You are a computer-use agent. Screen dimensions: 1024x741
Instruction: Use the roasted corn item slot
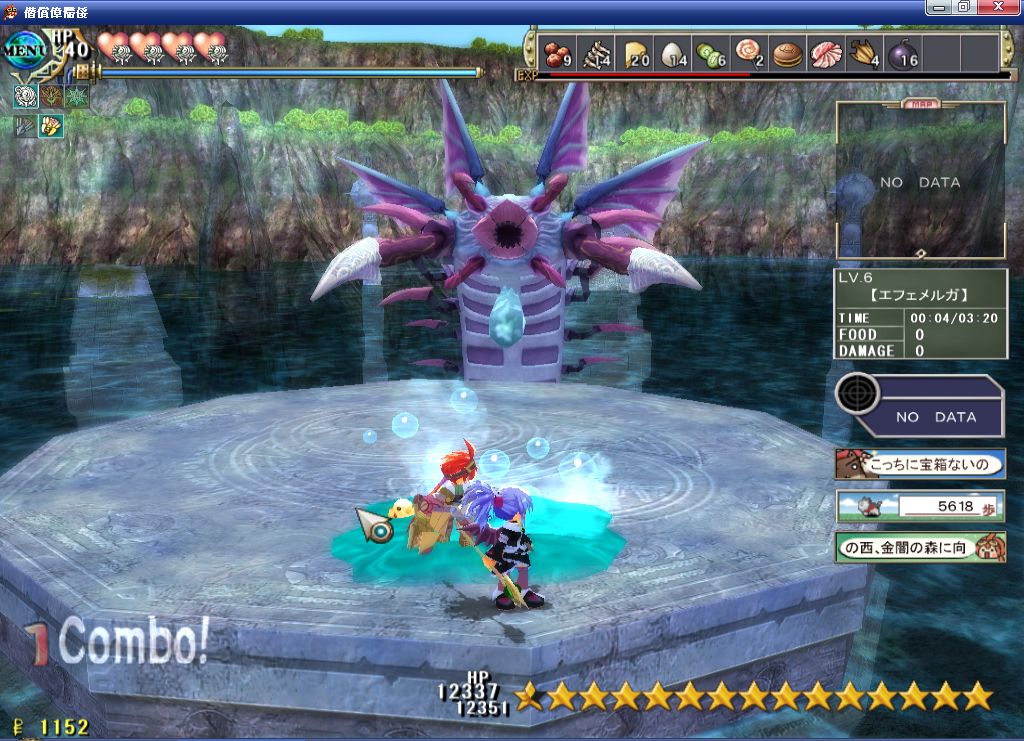(x=864, y=52)
